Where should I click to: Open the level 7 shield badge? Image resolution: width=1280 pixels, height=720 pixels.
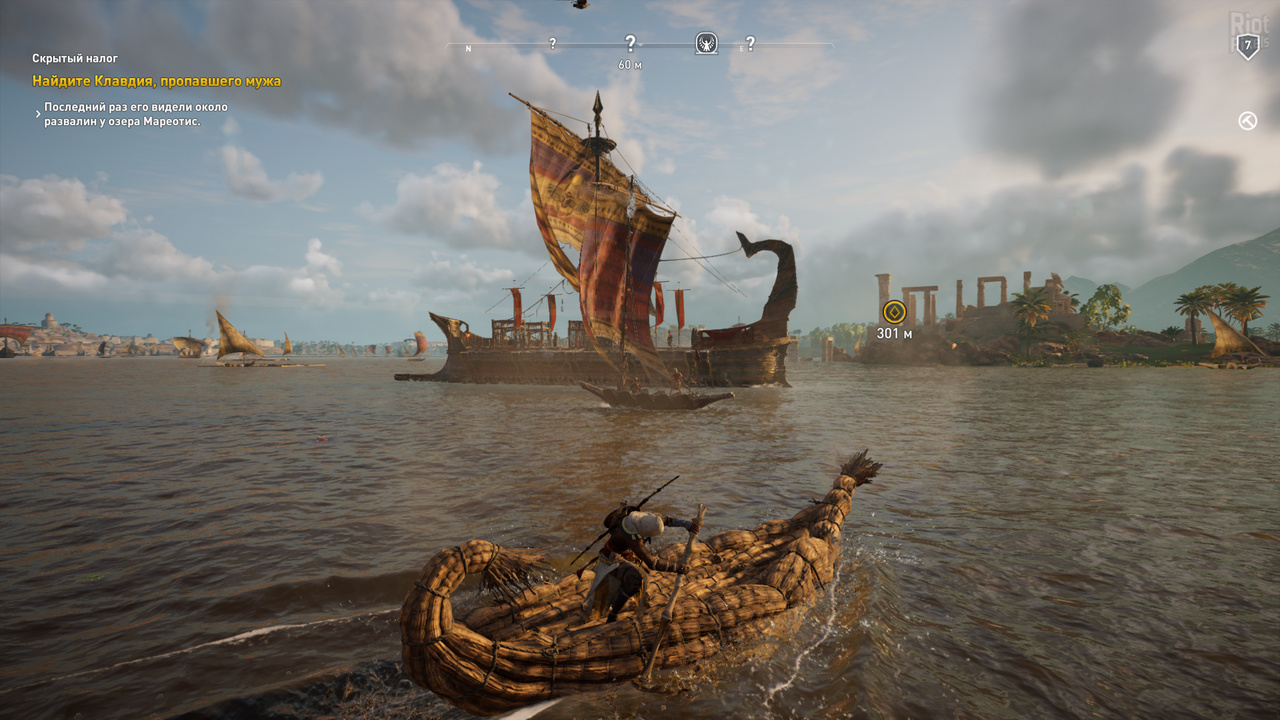pyautogui.click(x=1247, y=46)
